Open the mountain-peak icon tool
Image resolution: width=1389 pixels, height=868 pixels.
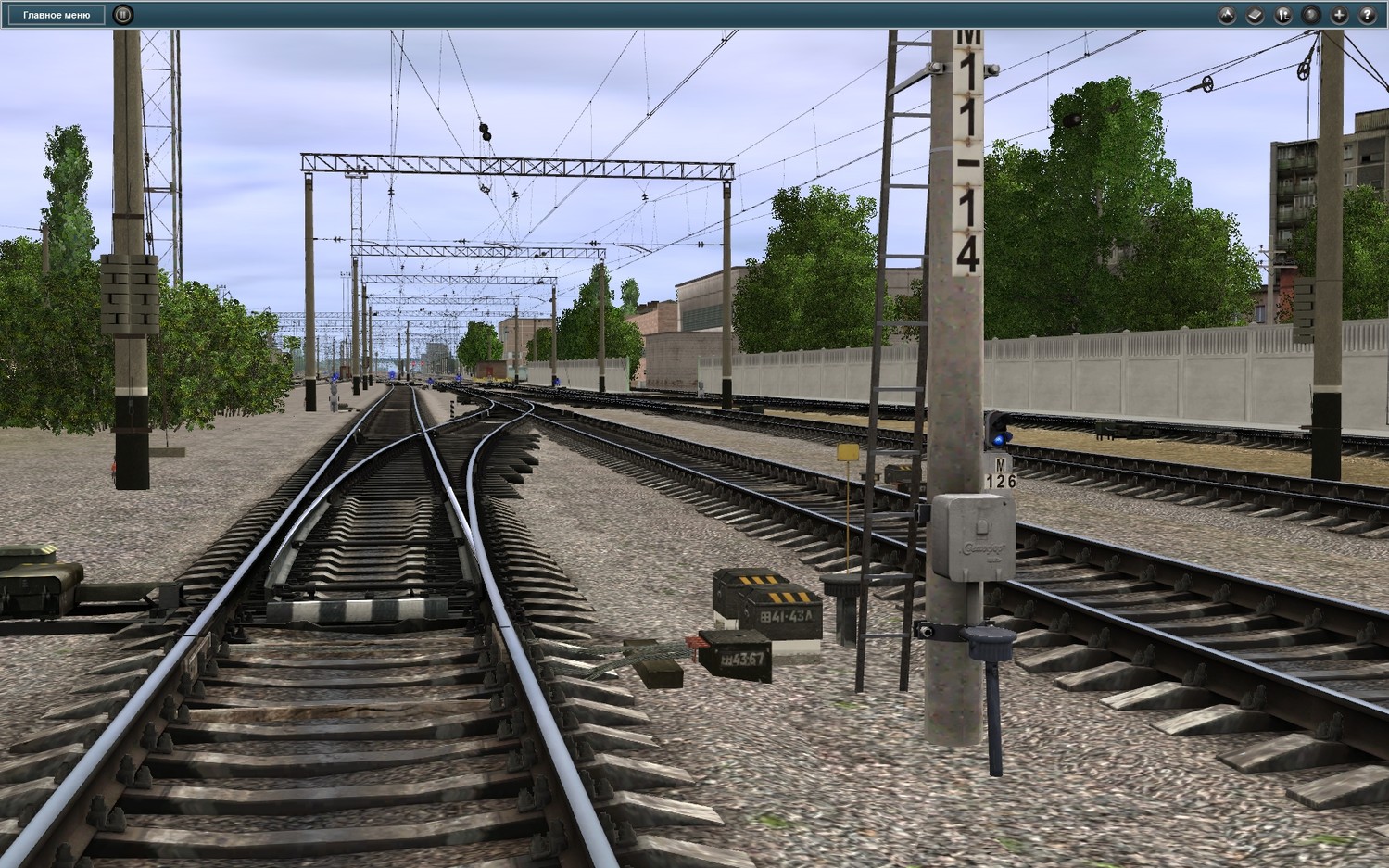pyautogui.click(x=1226, y=15)
